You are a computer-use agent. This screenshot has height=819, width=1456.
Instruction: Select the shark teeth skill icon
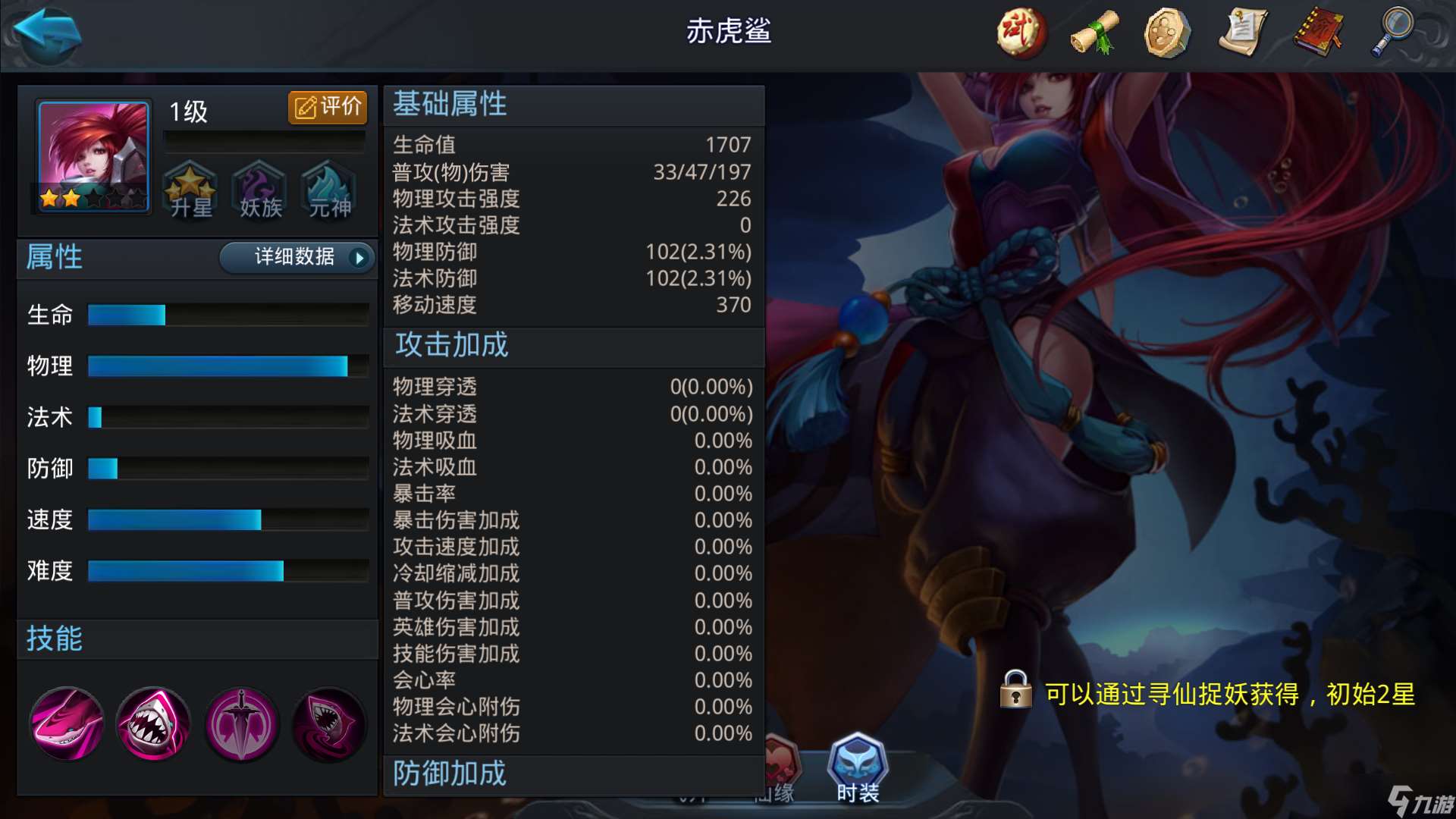pos(153,724)
